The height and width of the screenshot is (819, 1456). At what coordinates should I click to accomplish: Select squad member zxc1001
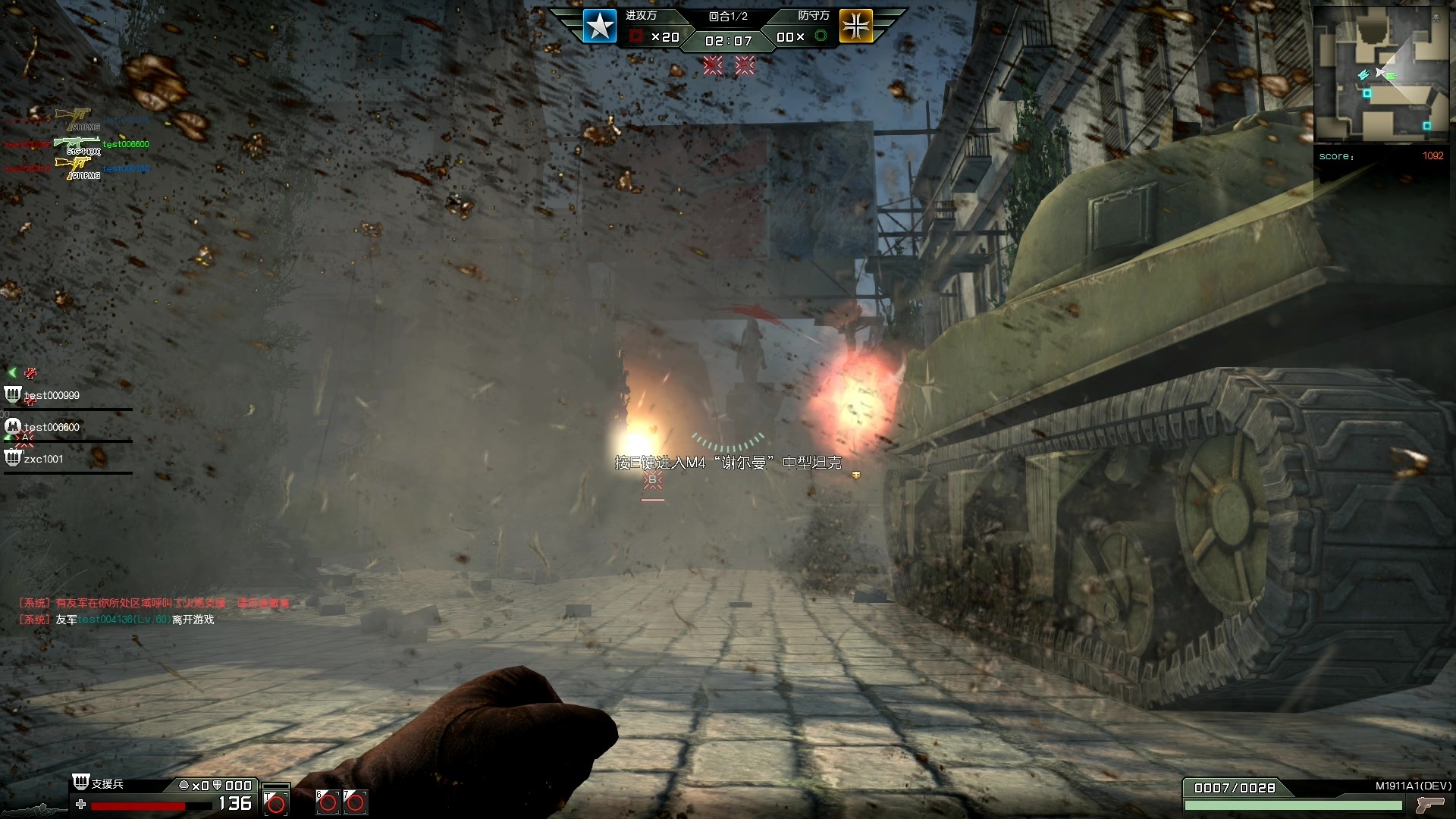(x=43, y=459)
